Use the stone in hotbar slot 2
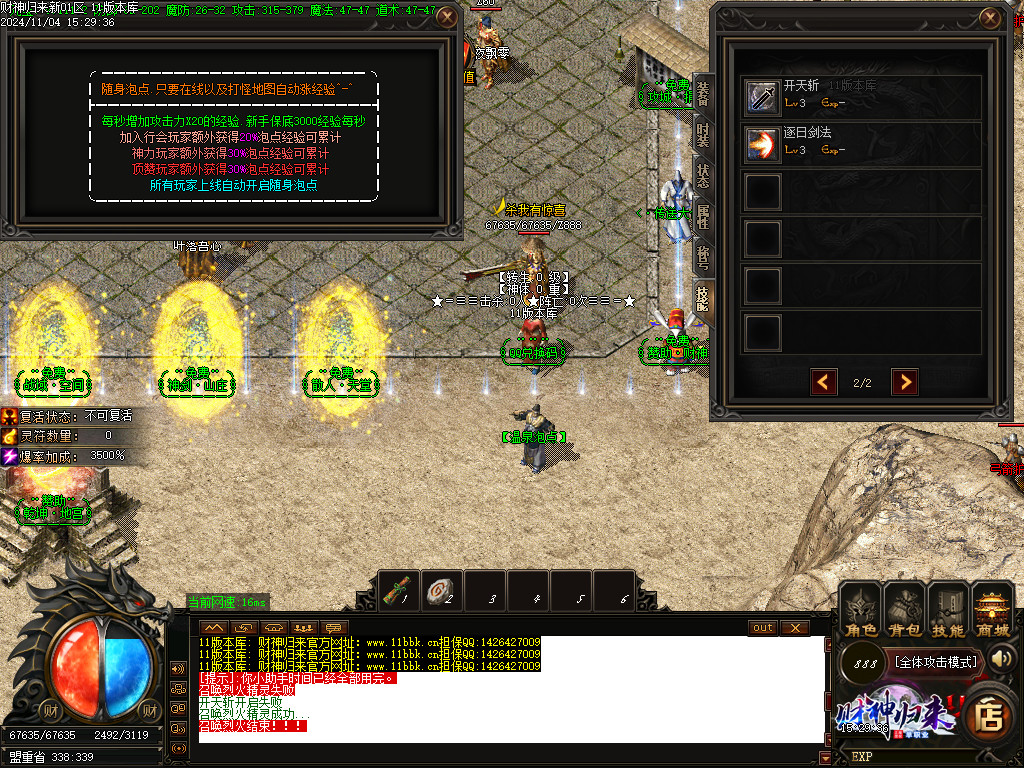 click(x=442, y=591)
